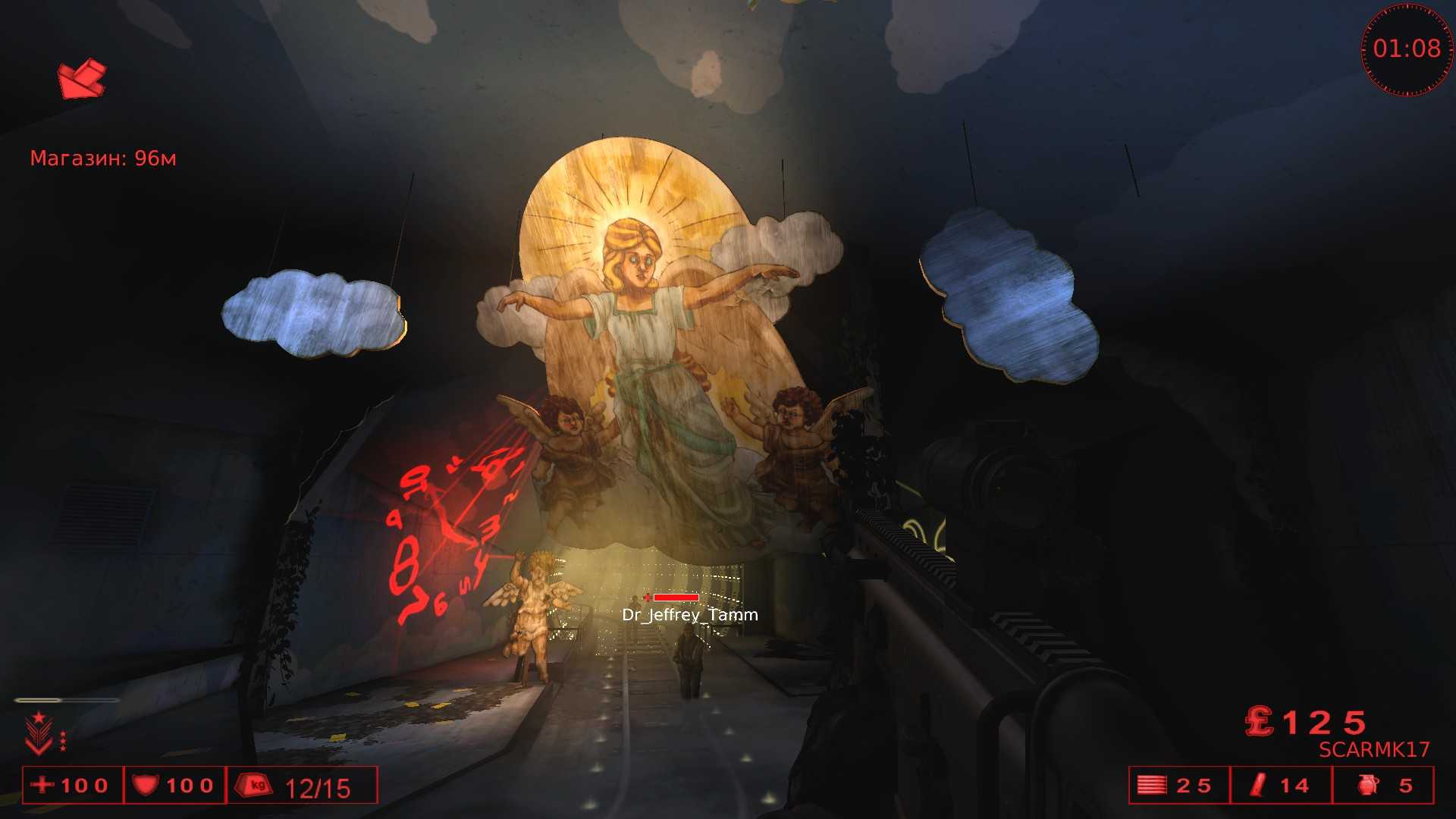The image size is (1456, 819).
Task: Select the Магазин: 96м trader distance text
Action: (104, 158)
